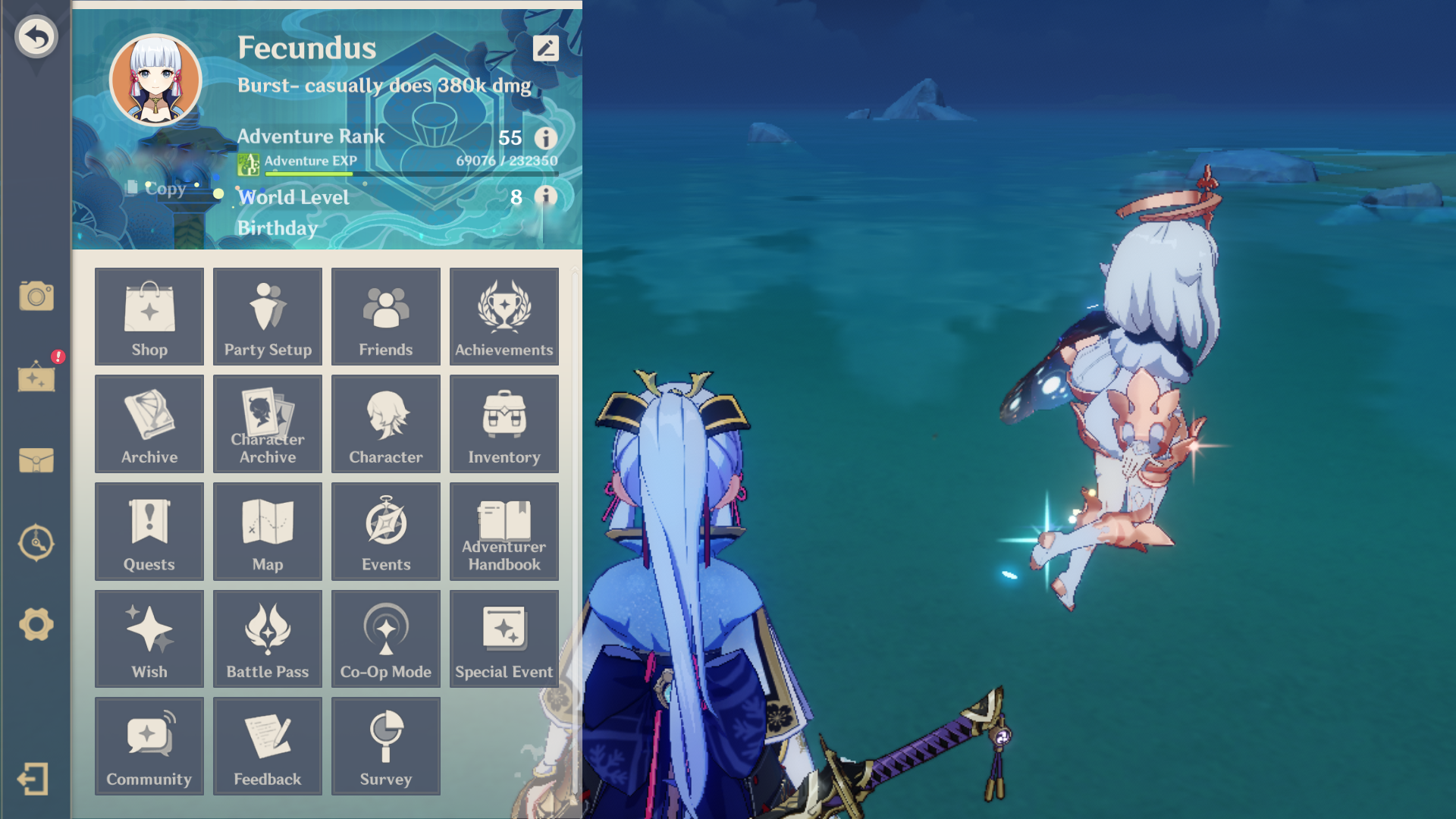Open the in-game mail

[x=36, y=461]
